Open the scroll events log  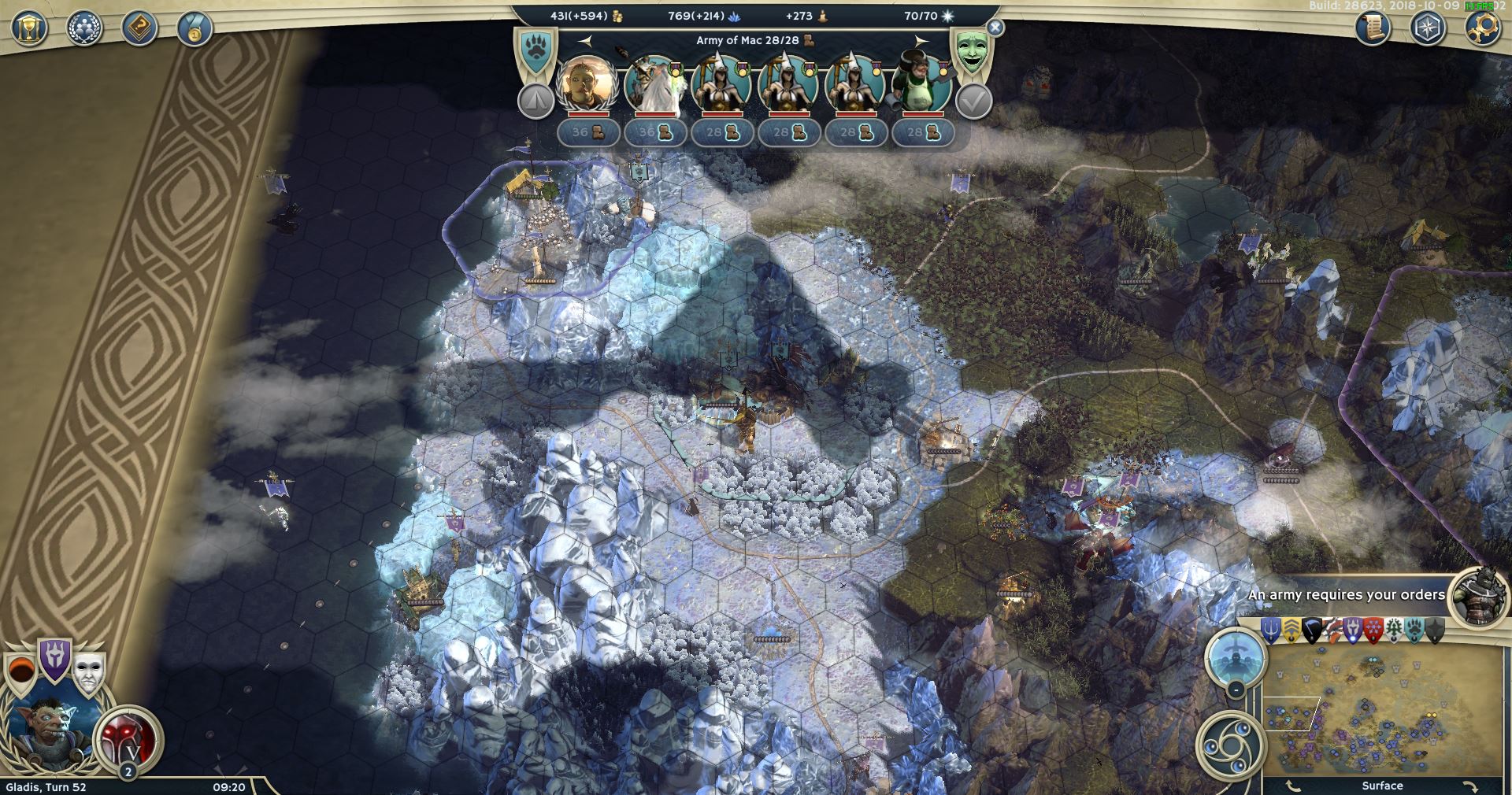[1372, 29]
